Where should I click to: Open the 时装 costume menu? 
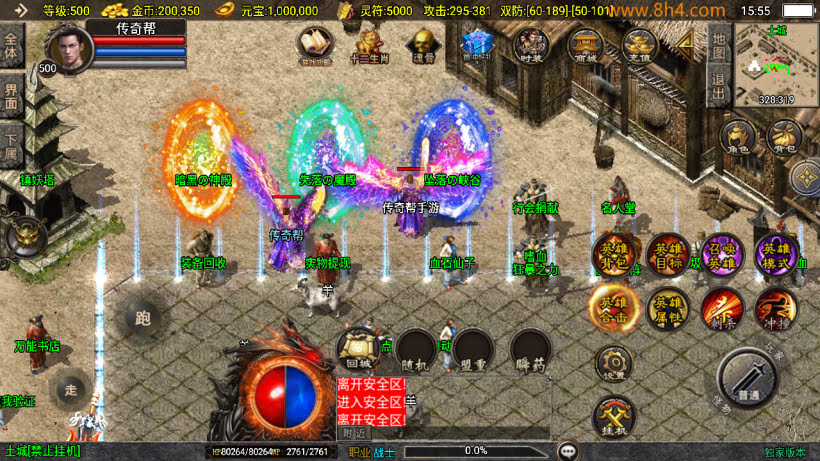coord(529,46)
